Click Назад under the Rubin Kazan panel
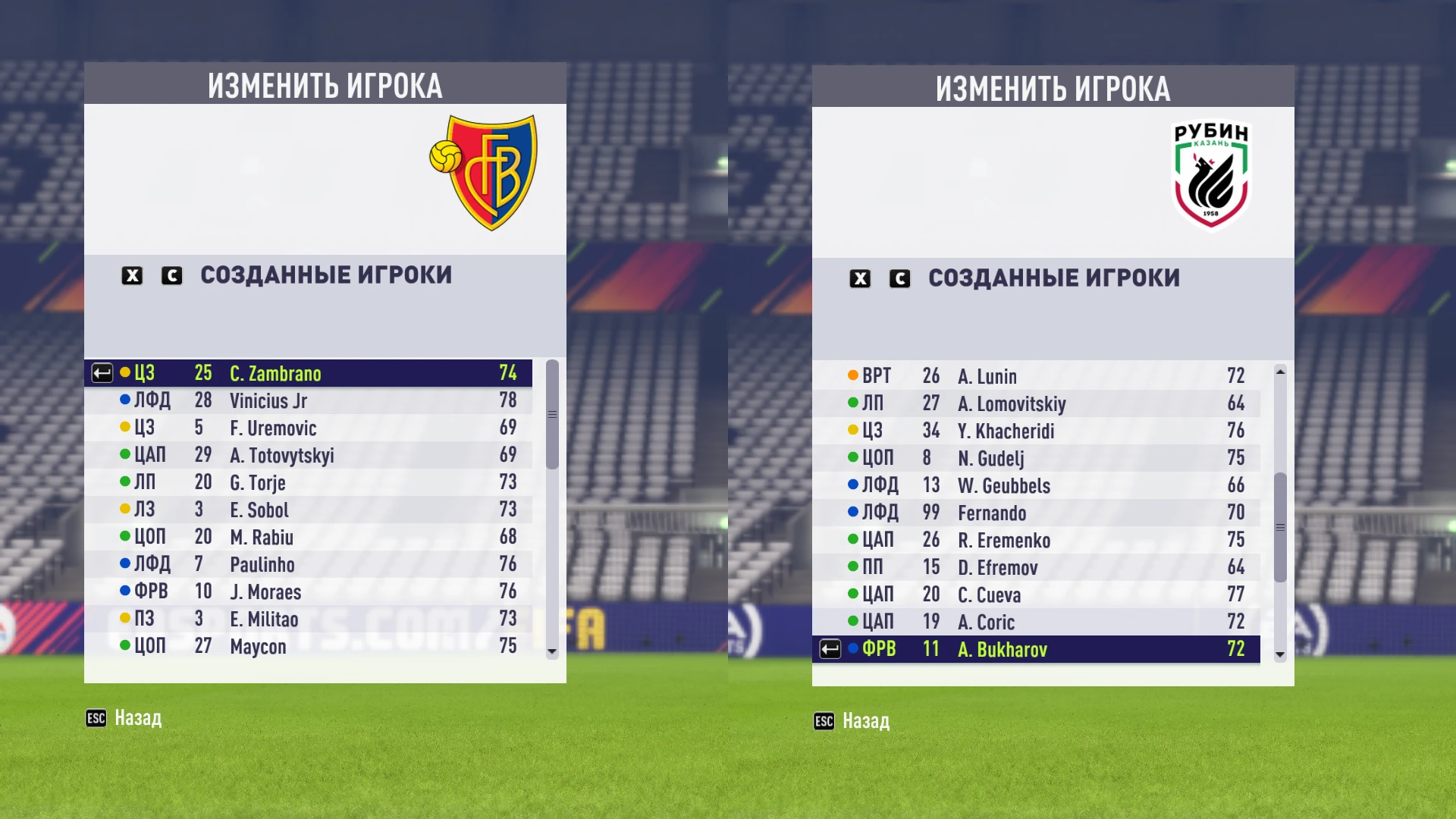The image size is (1456, 819). [x=867, y=721]
